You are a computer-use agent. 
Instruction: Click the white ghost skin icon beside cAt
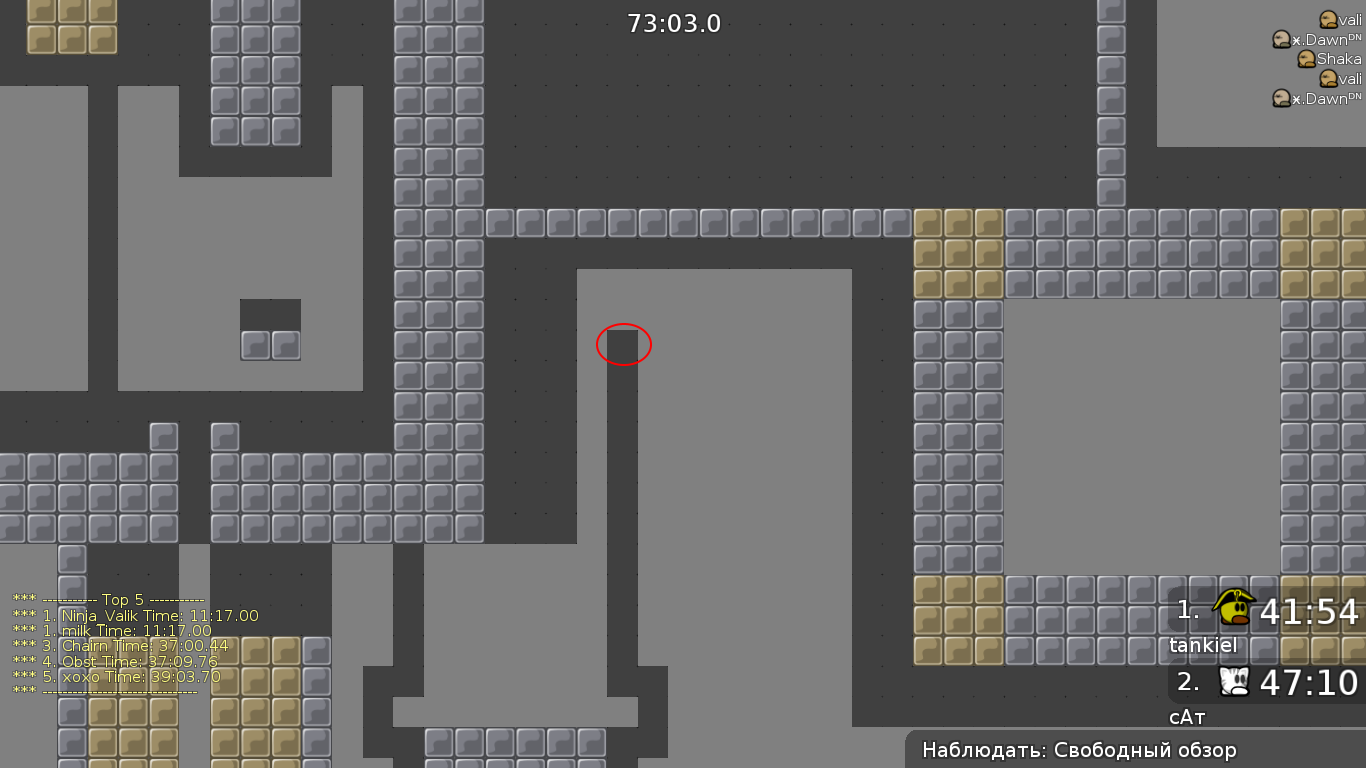[1233, 683]
